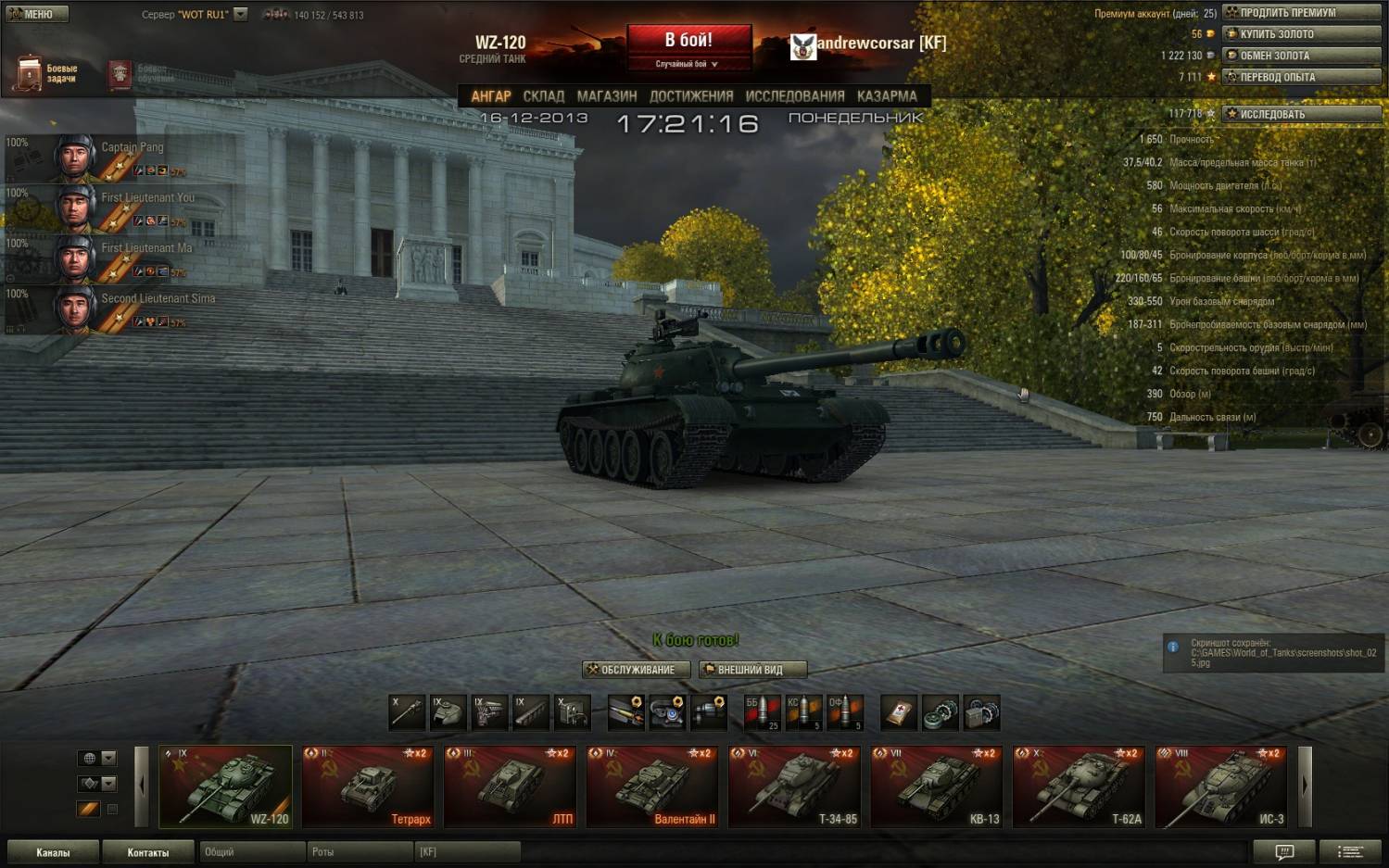Open the ИССЛЕДОВАНИЯ tab
The height and width of the screenshot is (868, 1389).
click(795, 96)
